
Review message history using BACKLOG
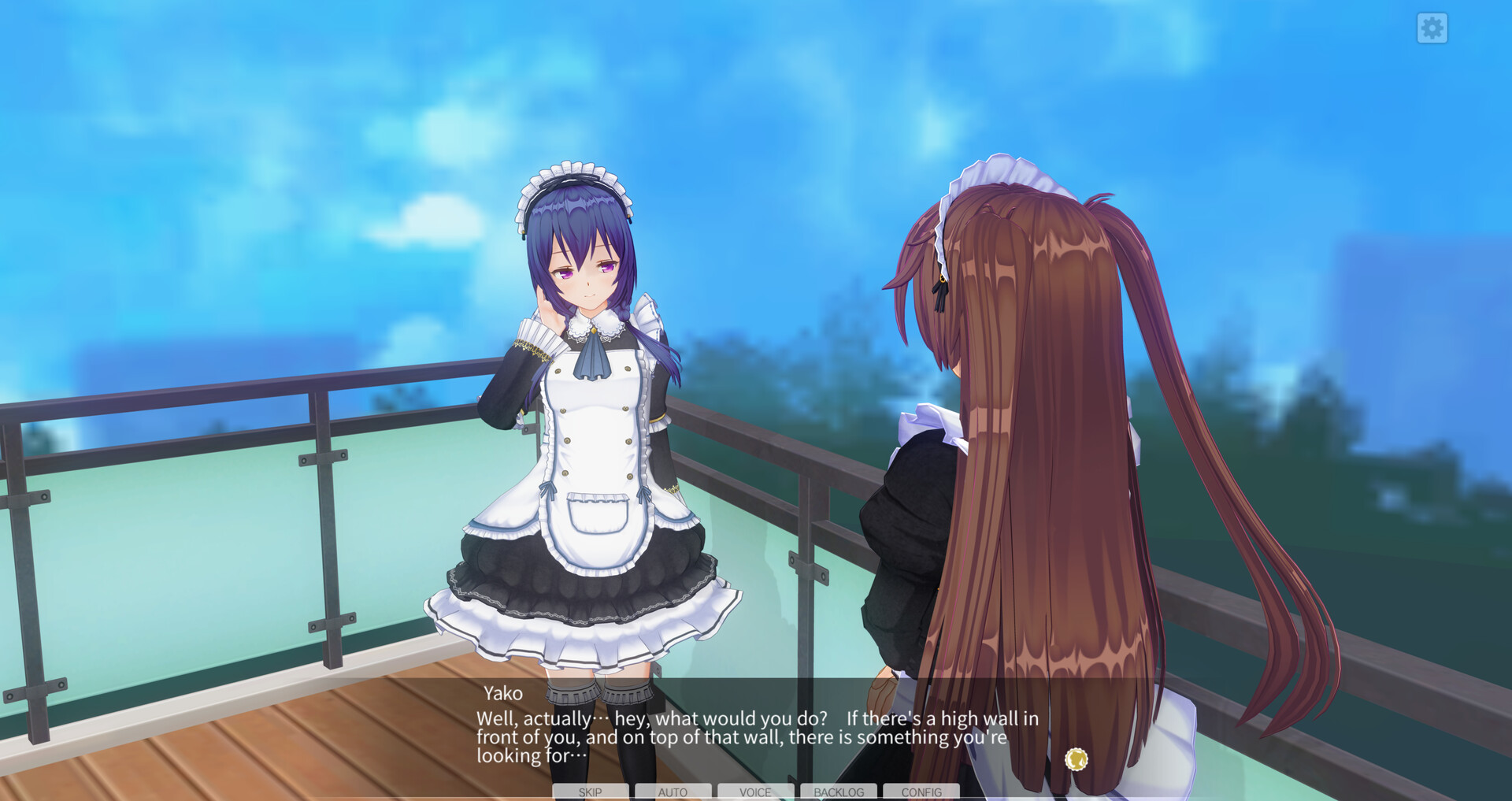coord(839,792)
